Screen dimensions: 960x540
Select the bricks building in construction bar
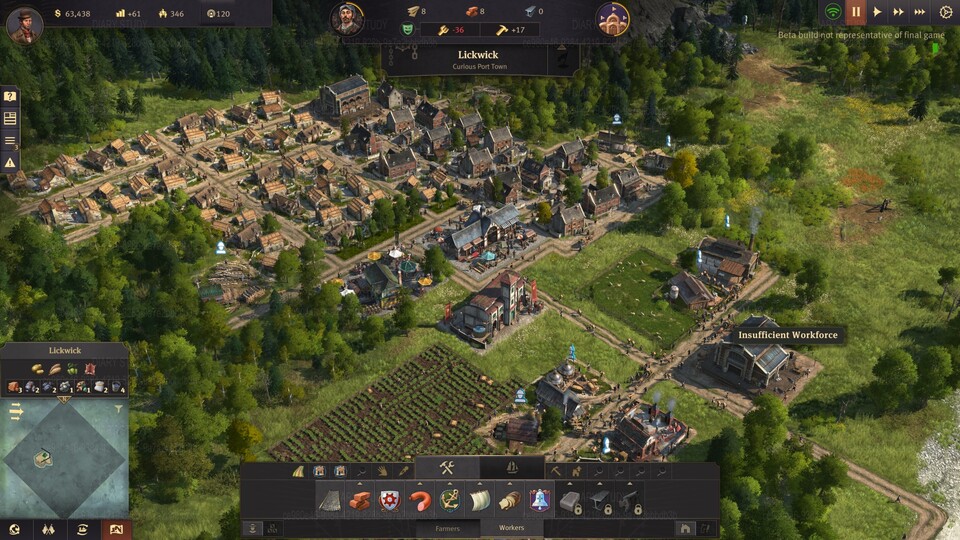359,500
